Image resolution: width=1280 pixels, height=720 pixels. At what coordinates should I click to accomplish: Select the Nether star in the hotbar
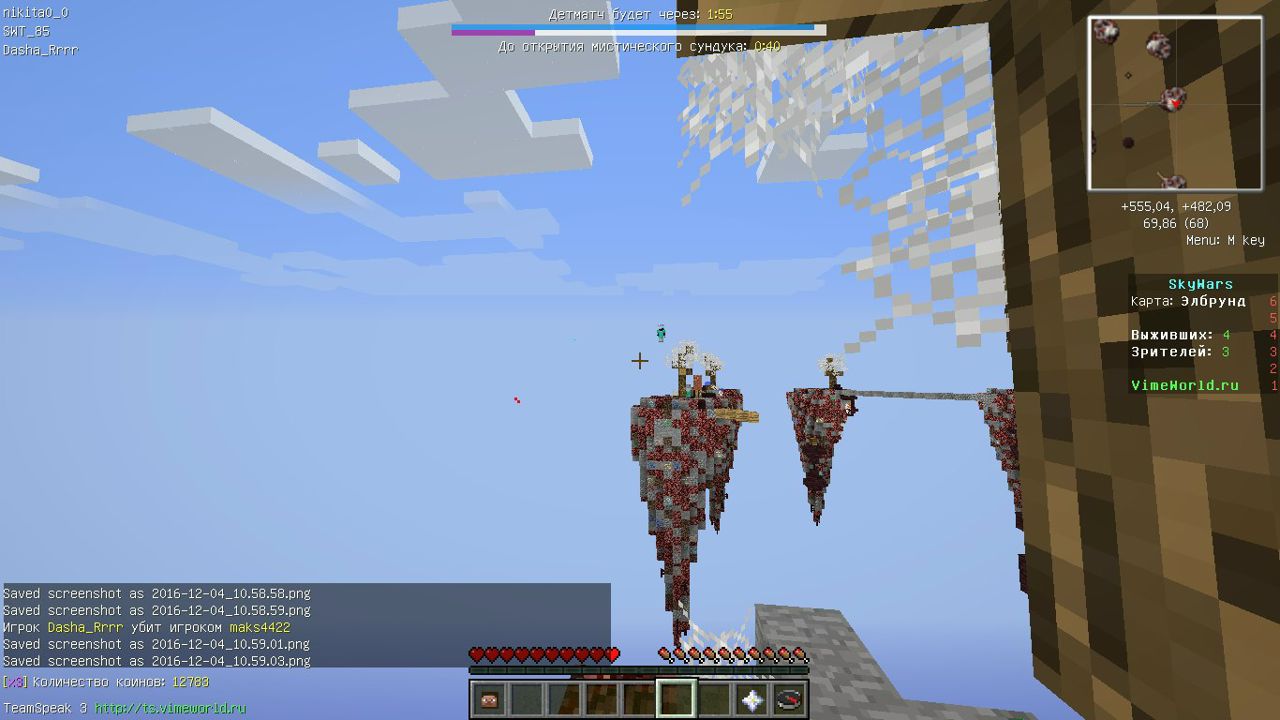tap(752, 699)
